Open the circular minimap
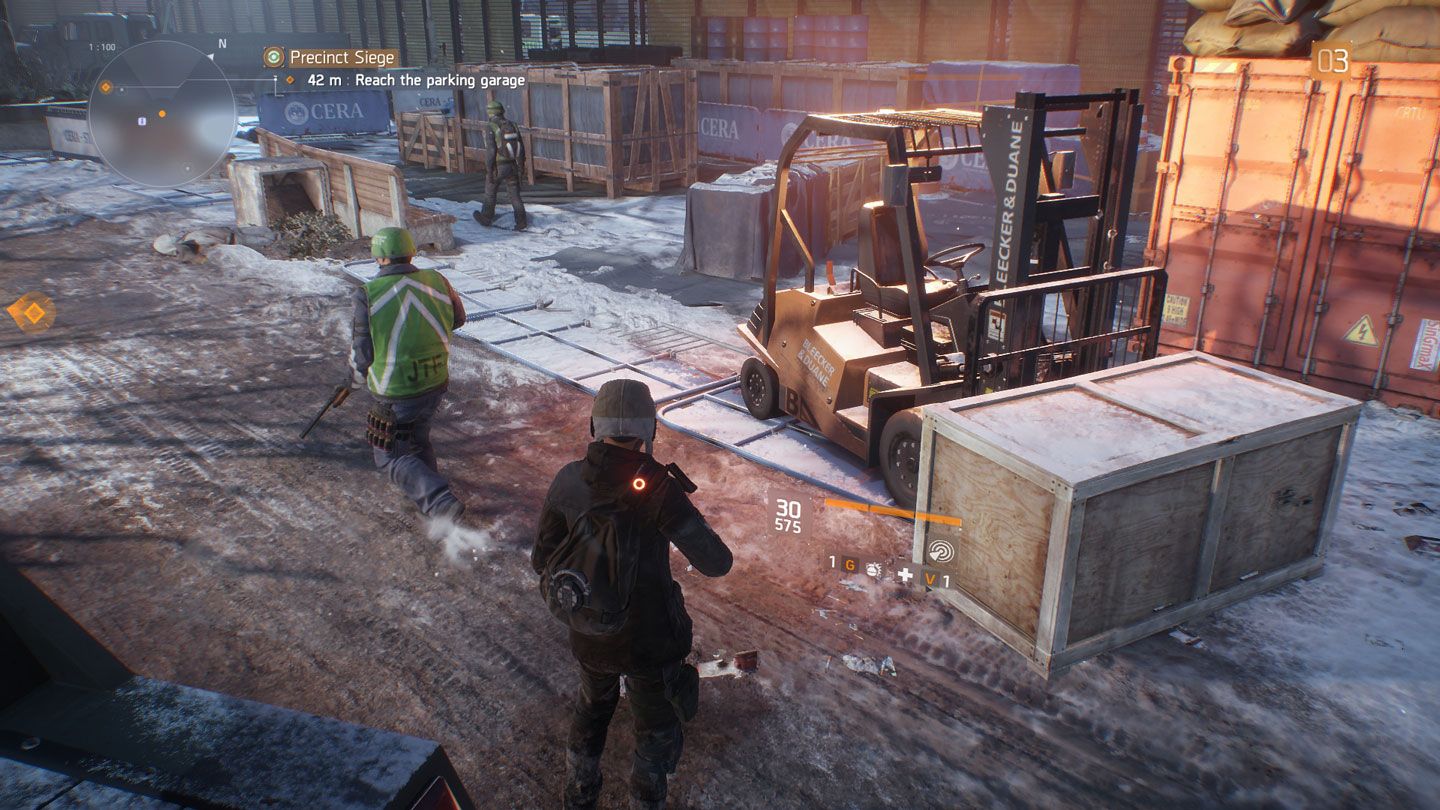 coord(162,113)
